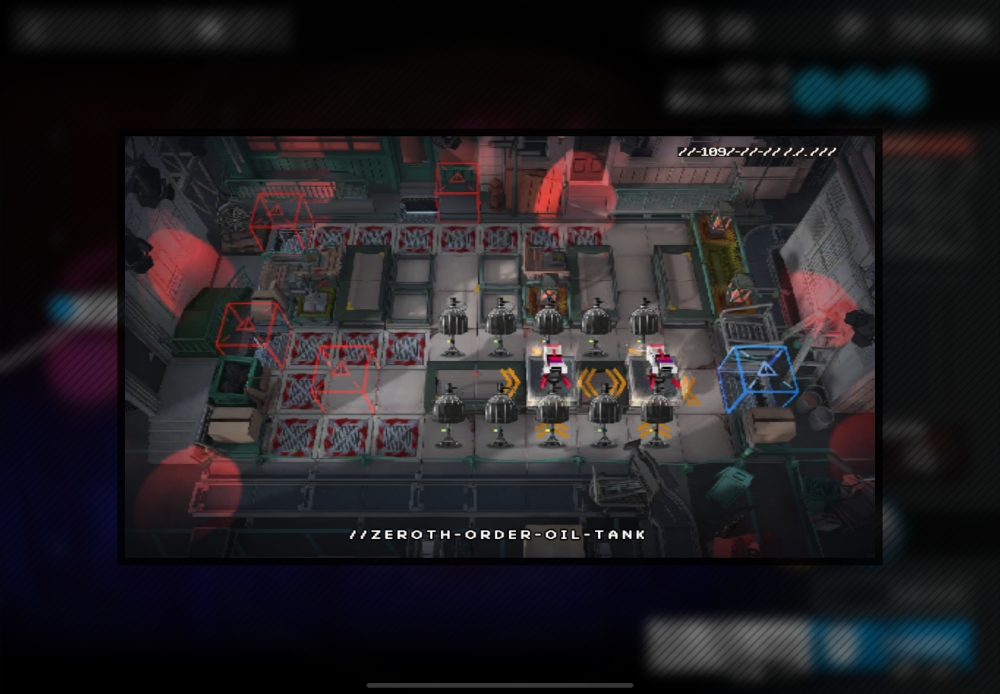Image resolution: width=1000 pixels, height=694 pixels.
Task: Click the Zeroth-Order-Oil-Tank stage map preview
Action: pyautogui.click(x=500, y=347)
